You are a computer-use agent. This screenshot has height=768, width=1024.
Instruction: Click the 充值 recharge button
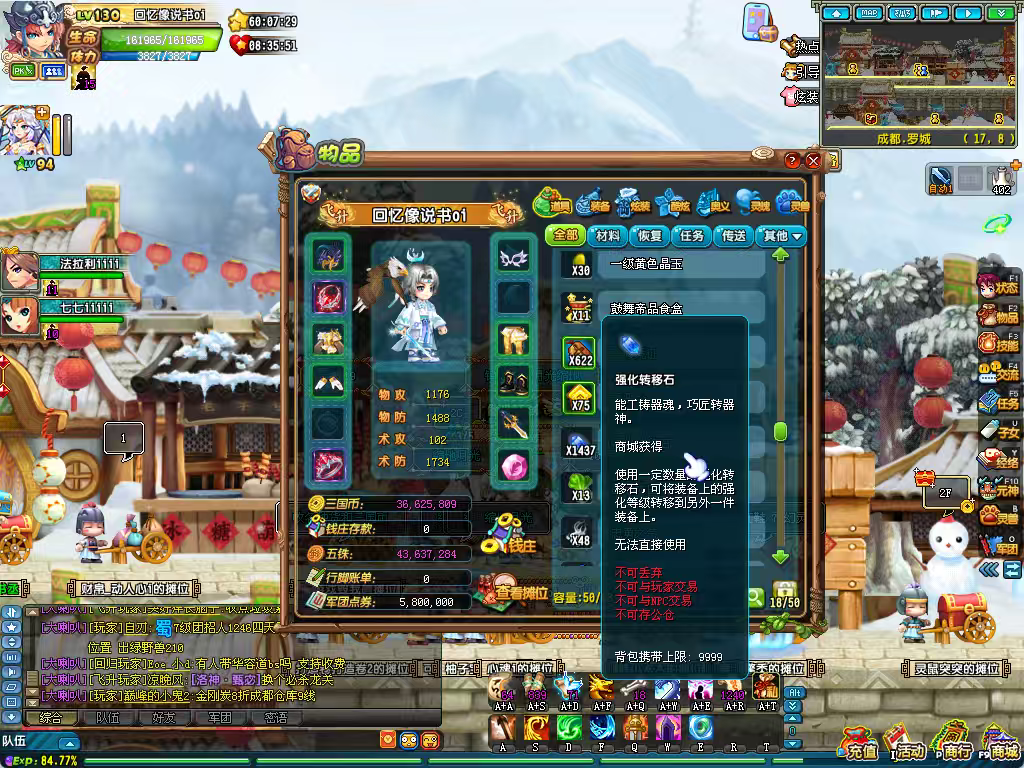point(859,745)
